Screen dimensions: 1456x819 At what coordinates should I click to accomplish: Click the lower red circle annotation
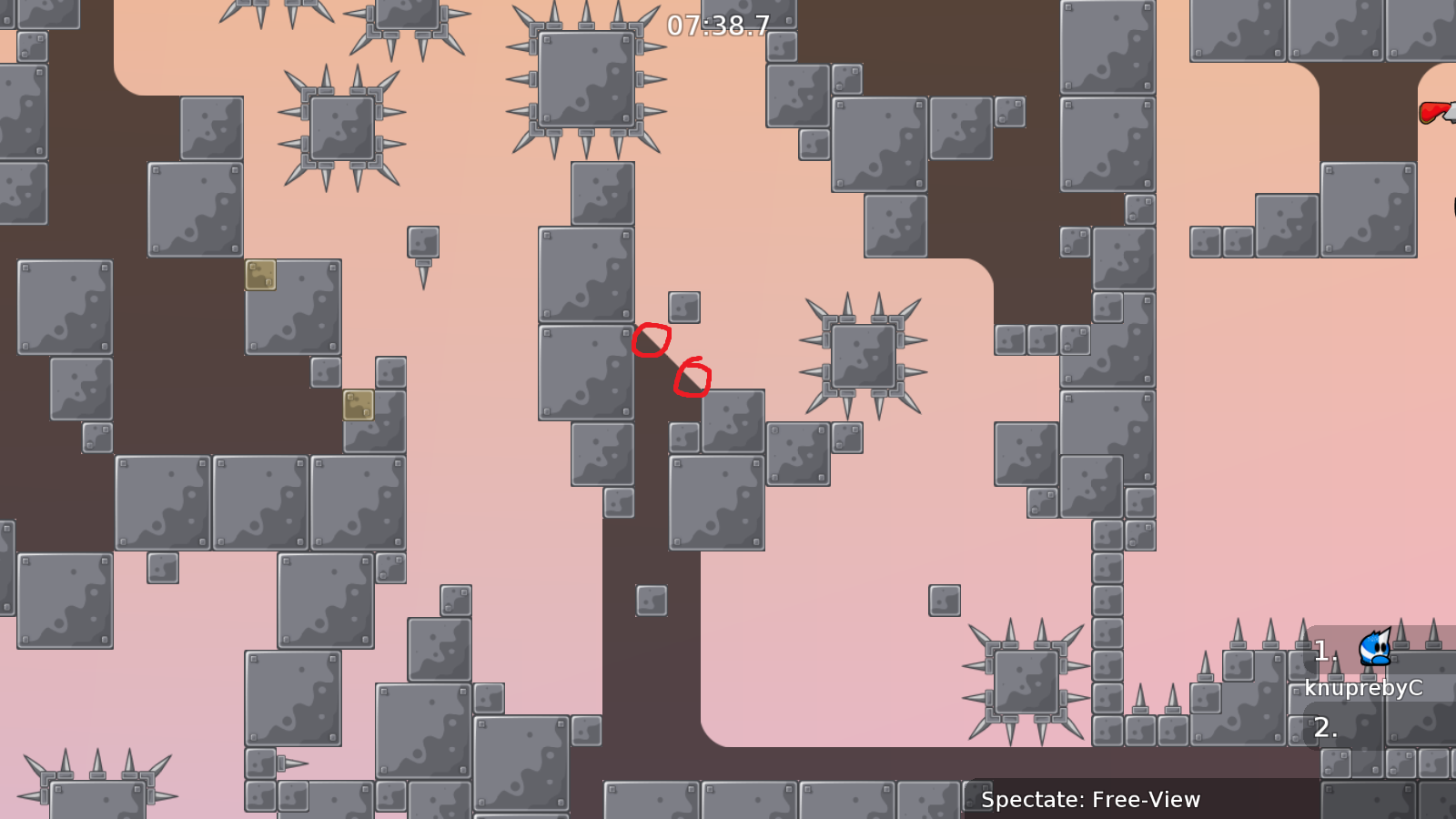[694, 377]
